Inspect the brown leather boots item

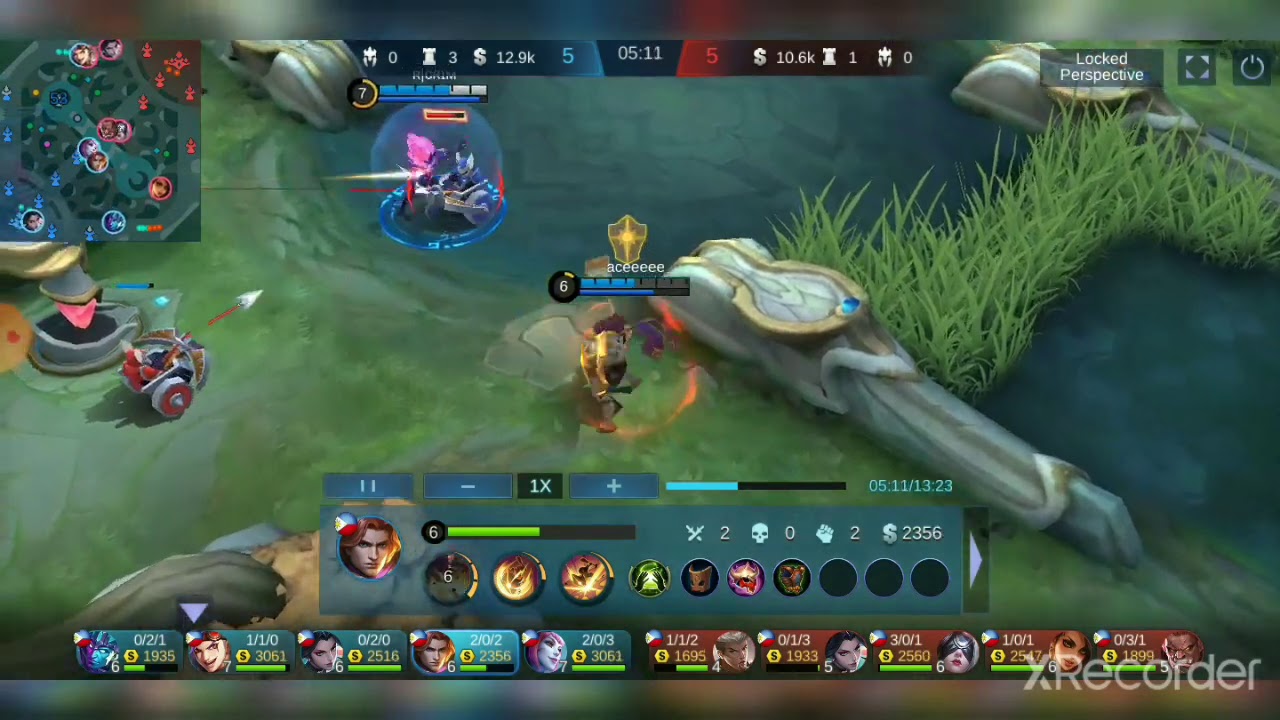tap(699, 578)
